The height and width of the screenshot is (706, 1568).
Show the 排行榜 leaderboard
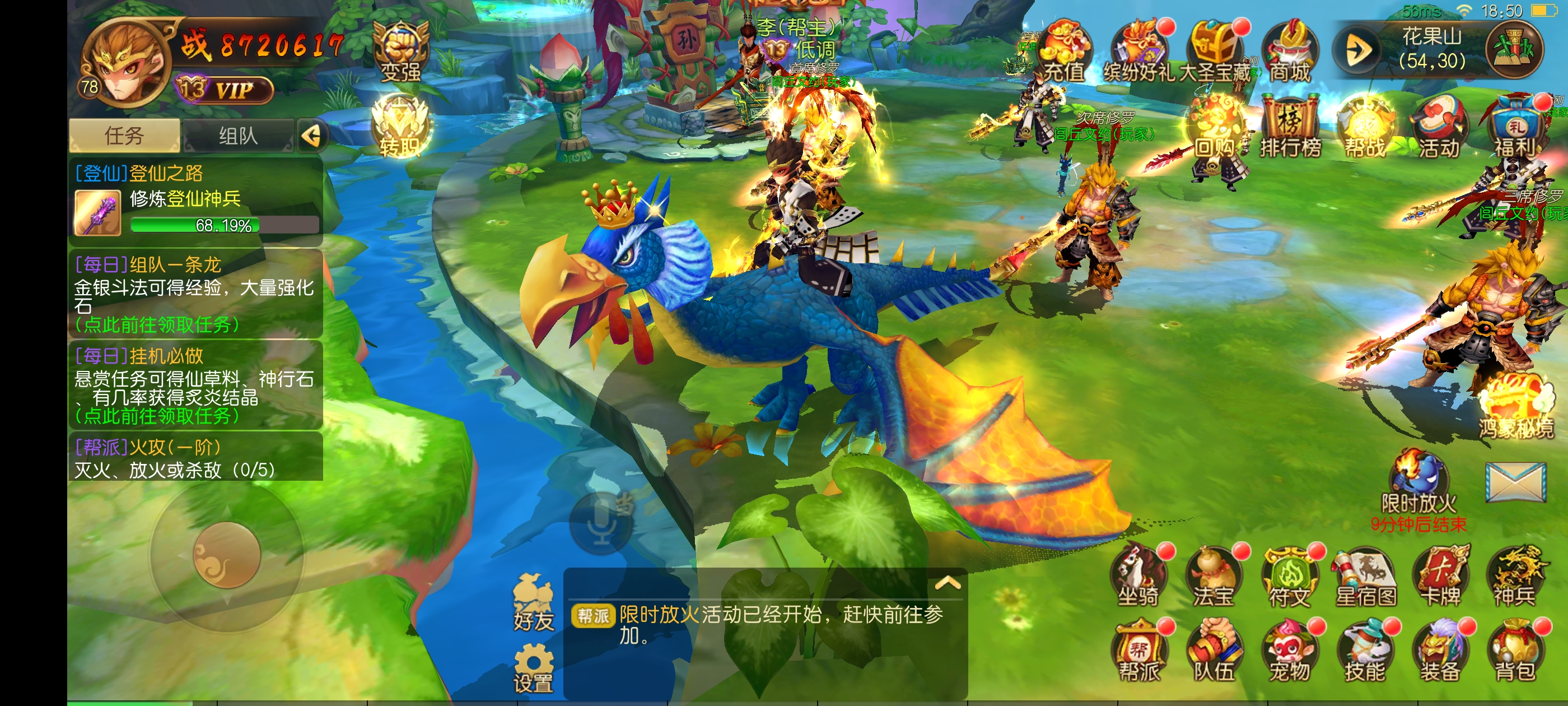click(1290, 128)
